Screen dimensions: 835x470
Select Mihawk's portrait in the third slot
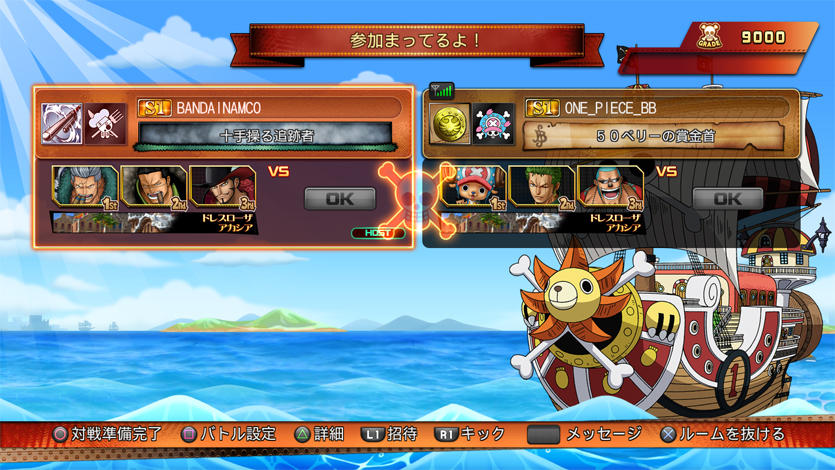(x=221, y=188)
